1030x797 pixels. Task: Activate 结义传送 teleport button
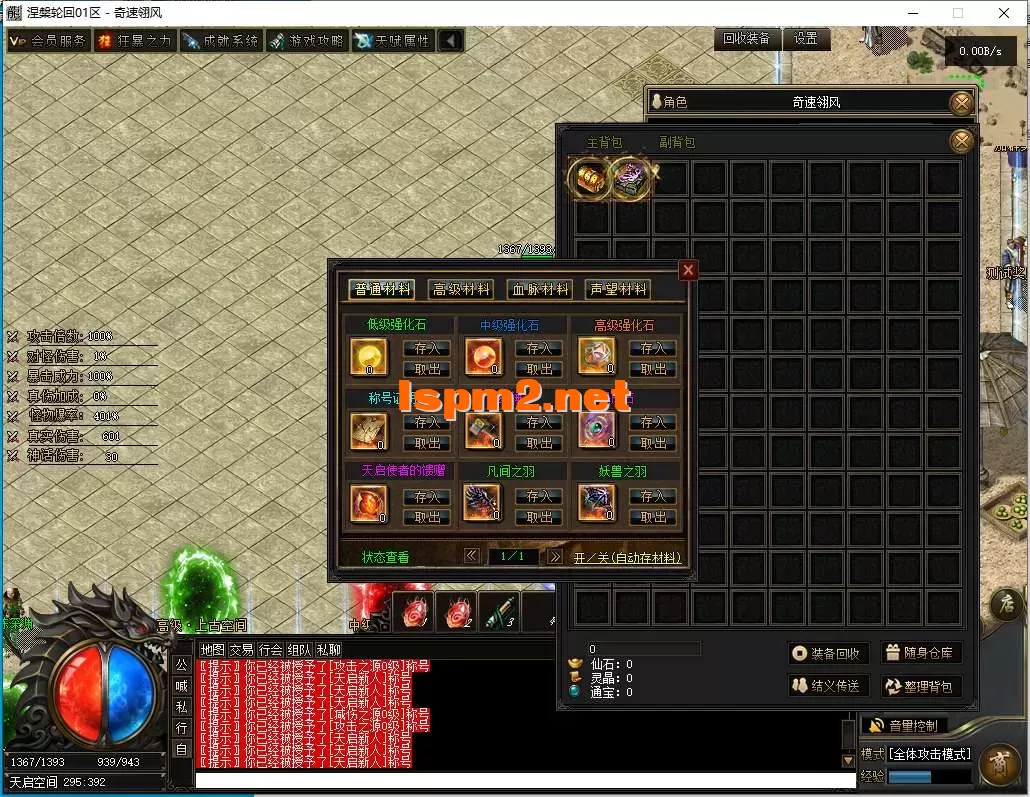[827, 686]
